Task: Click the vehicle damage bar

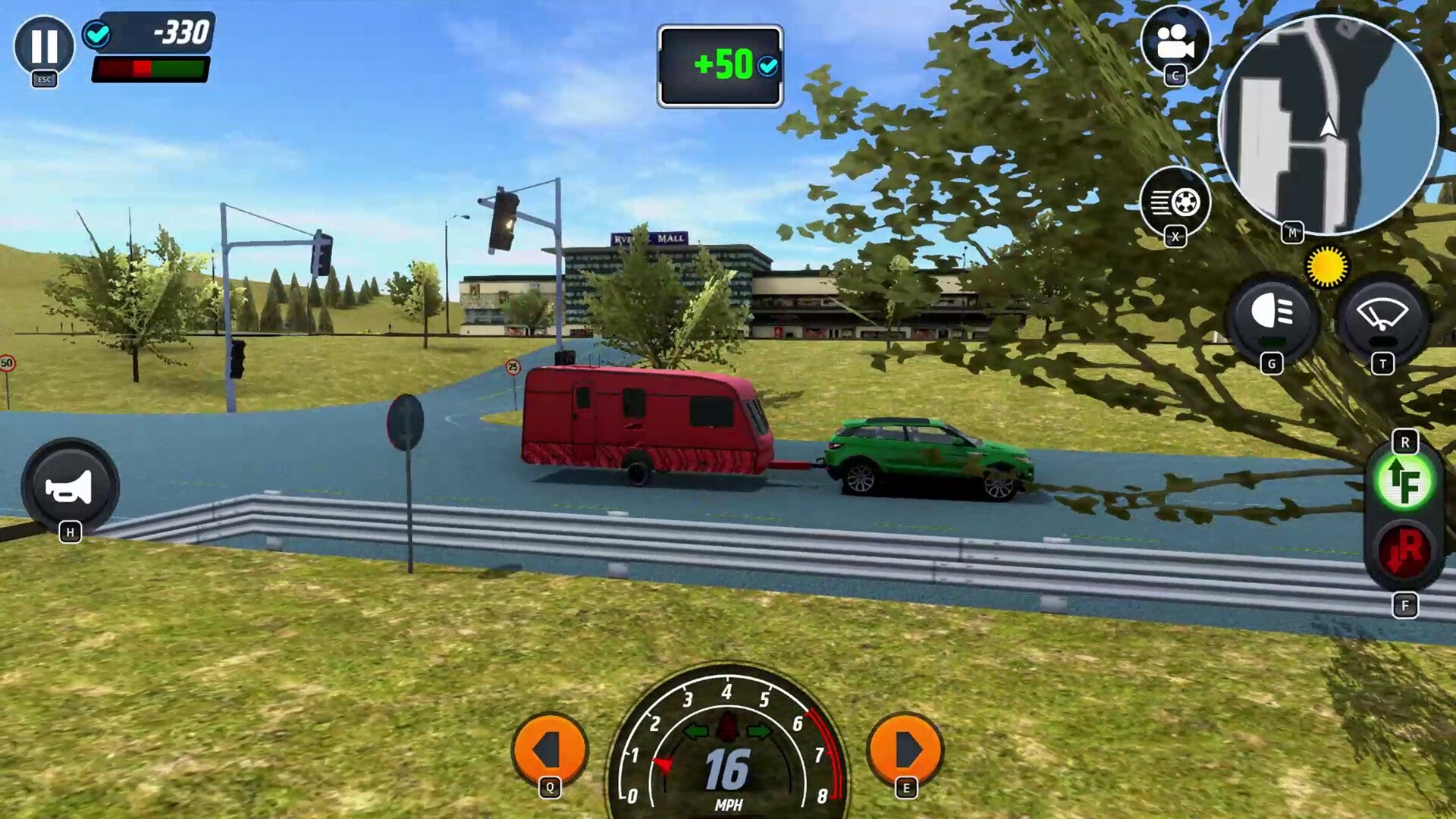Action: pos(150,70)
